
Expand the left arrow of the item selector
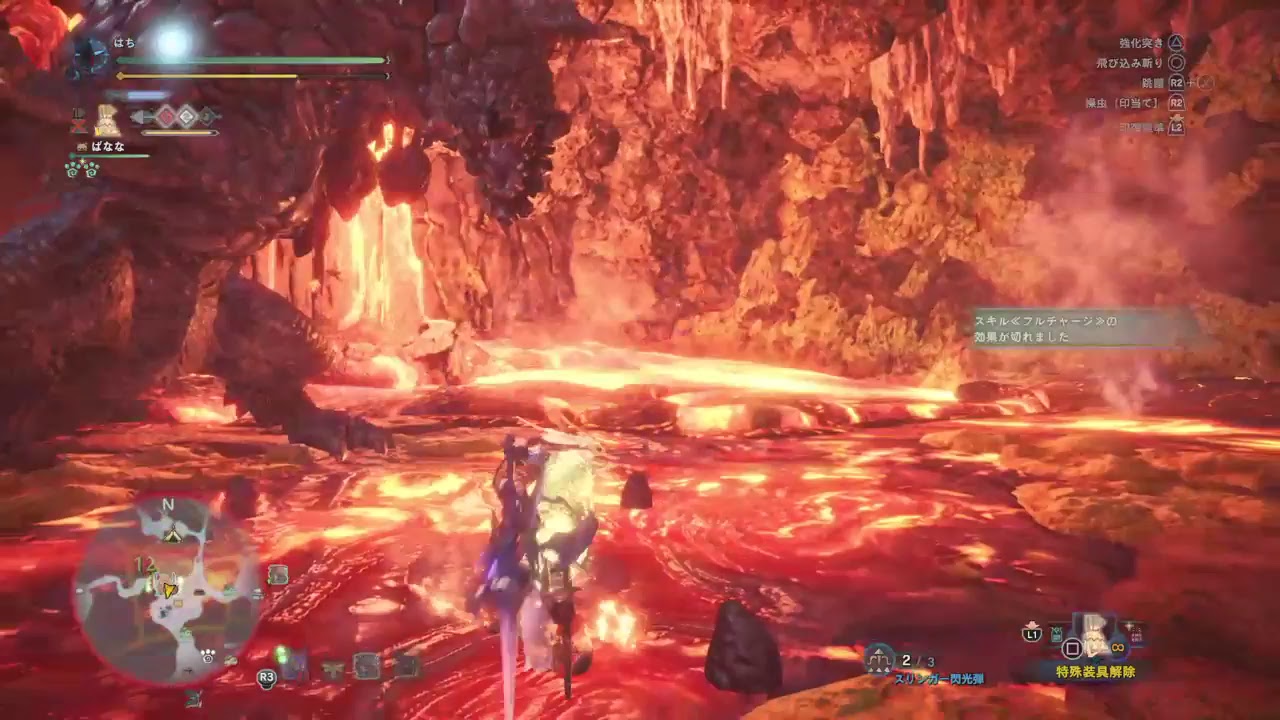(x=136, y=116)
